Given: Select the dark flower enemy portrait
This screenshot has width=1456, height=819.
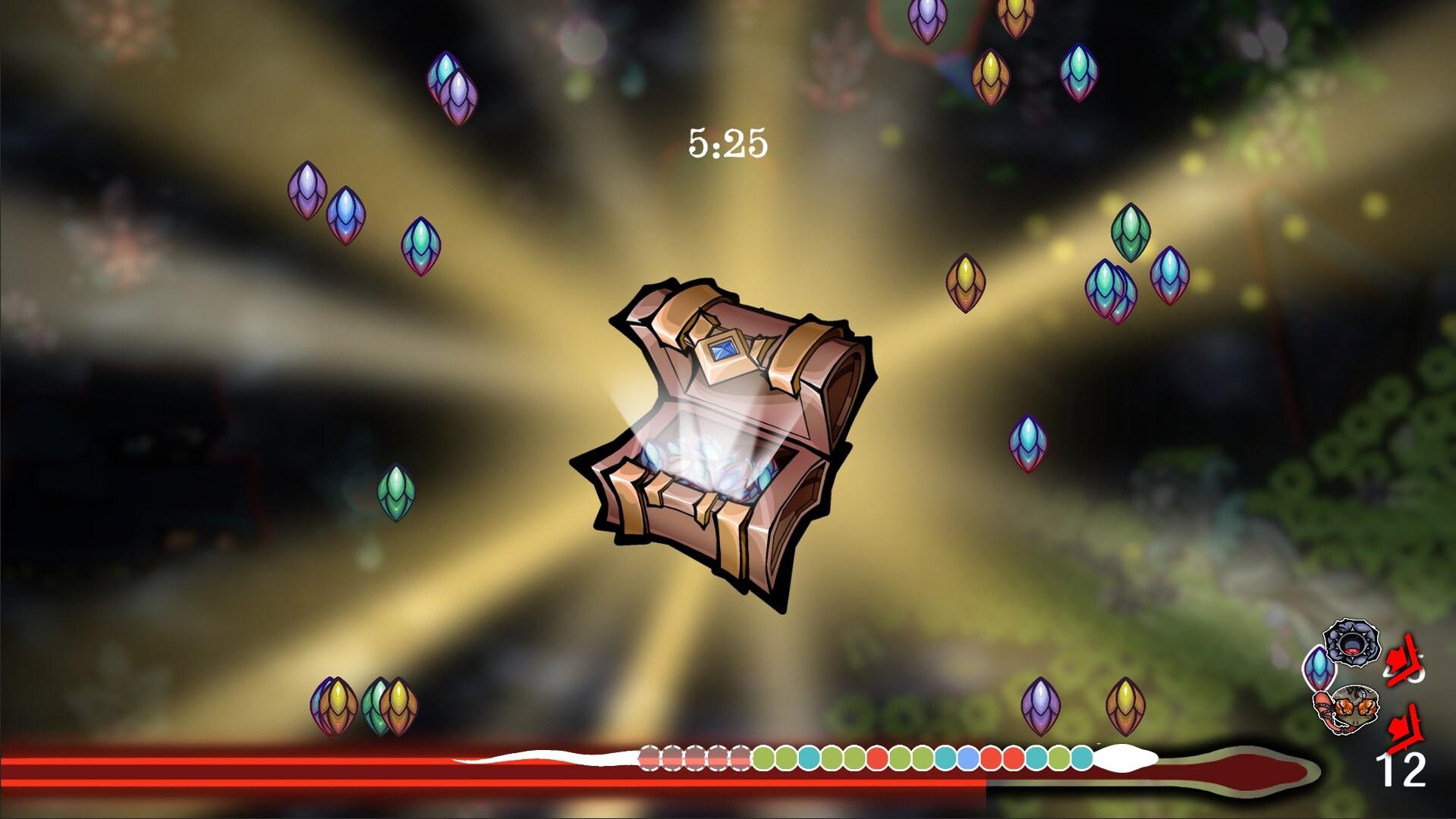Looking at the screenshot, I should pyautogui.click(x=1351, y=645).
